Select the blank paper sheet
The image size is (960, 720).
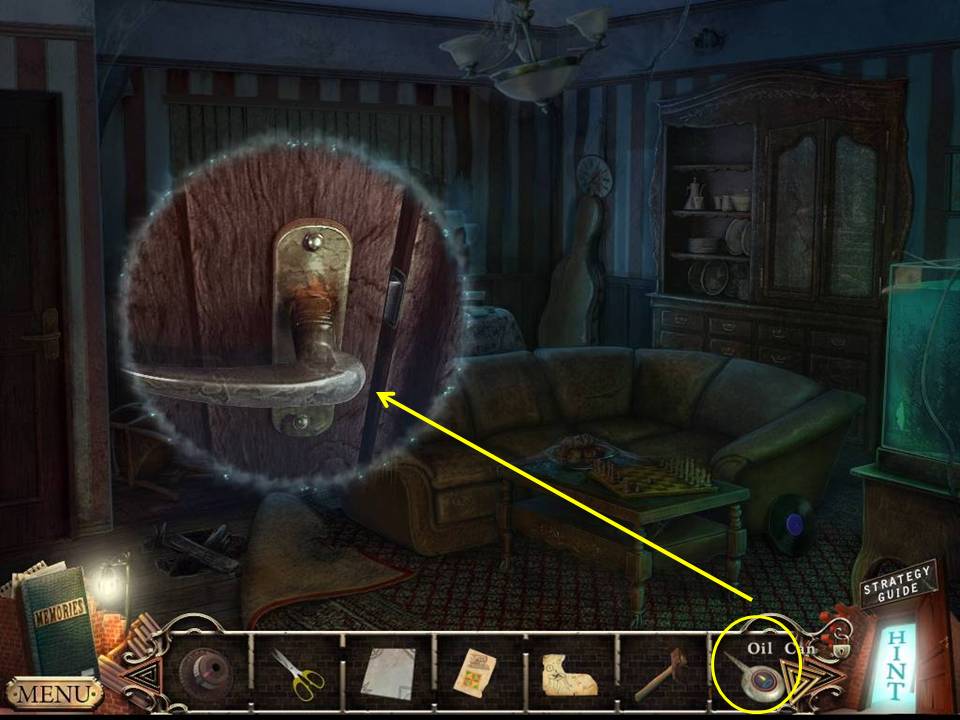click(x=386, y=671)
